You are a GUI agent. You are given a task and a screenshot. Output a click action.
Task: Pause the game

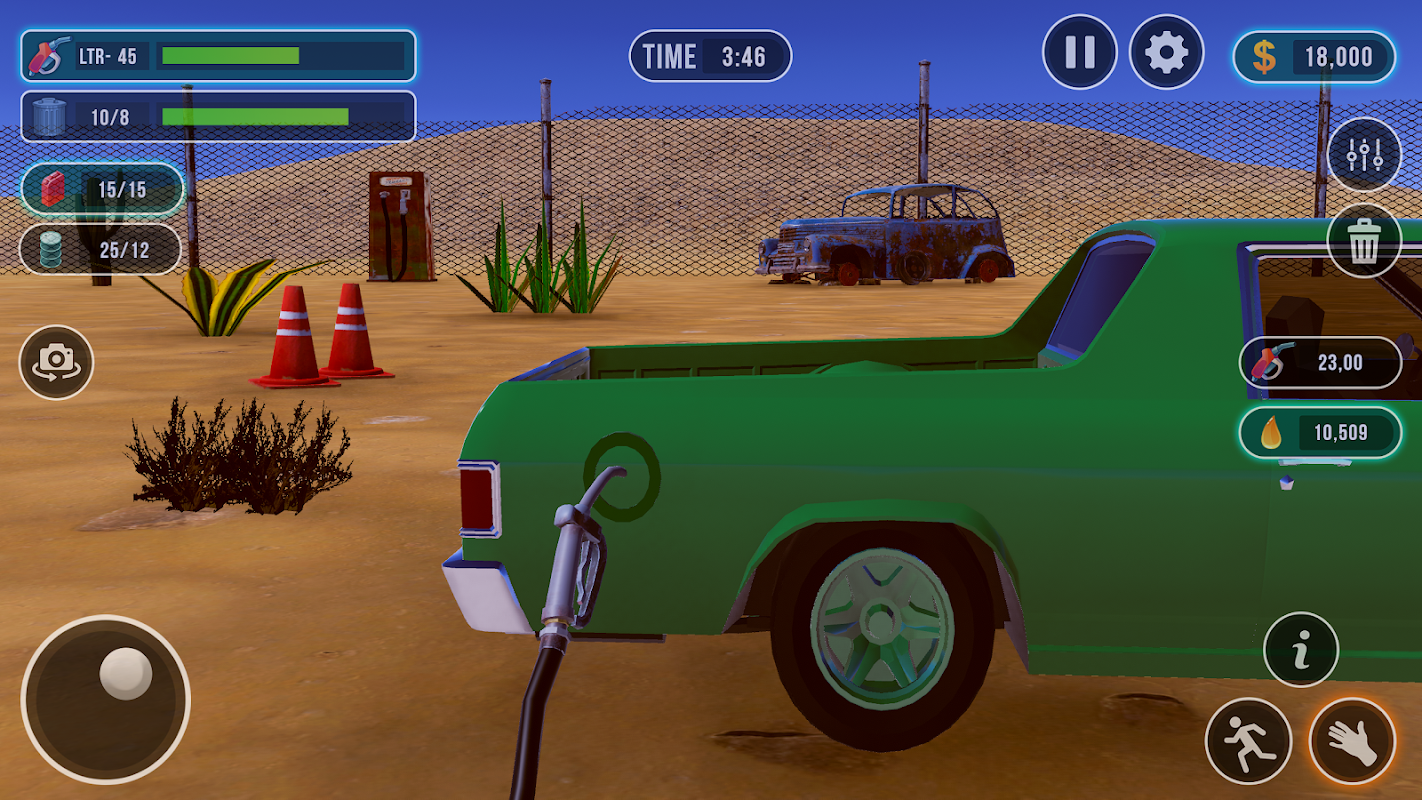click(x=1079, y=52)
